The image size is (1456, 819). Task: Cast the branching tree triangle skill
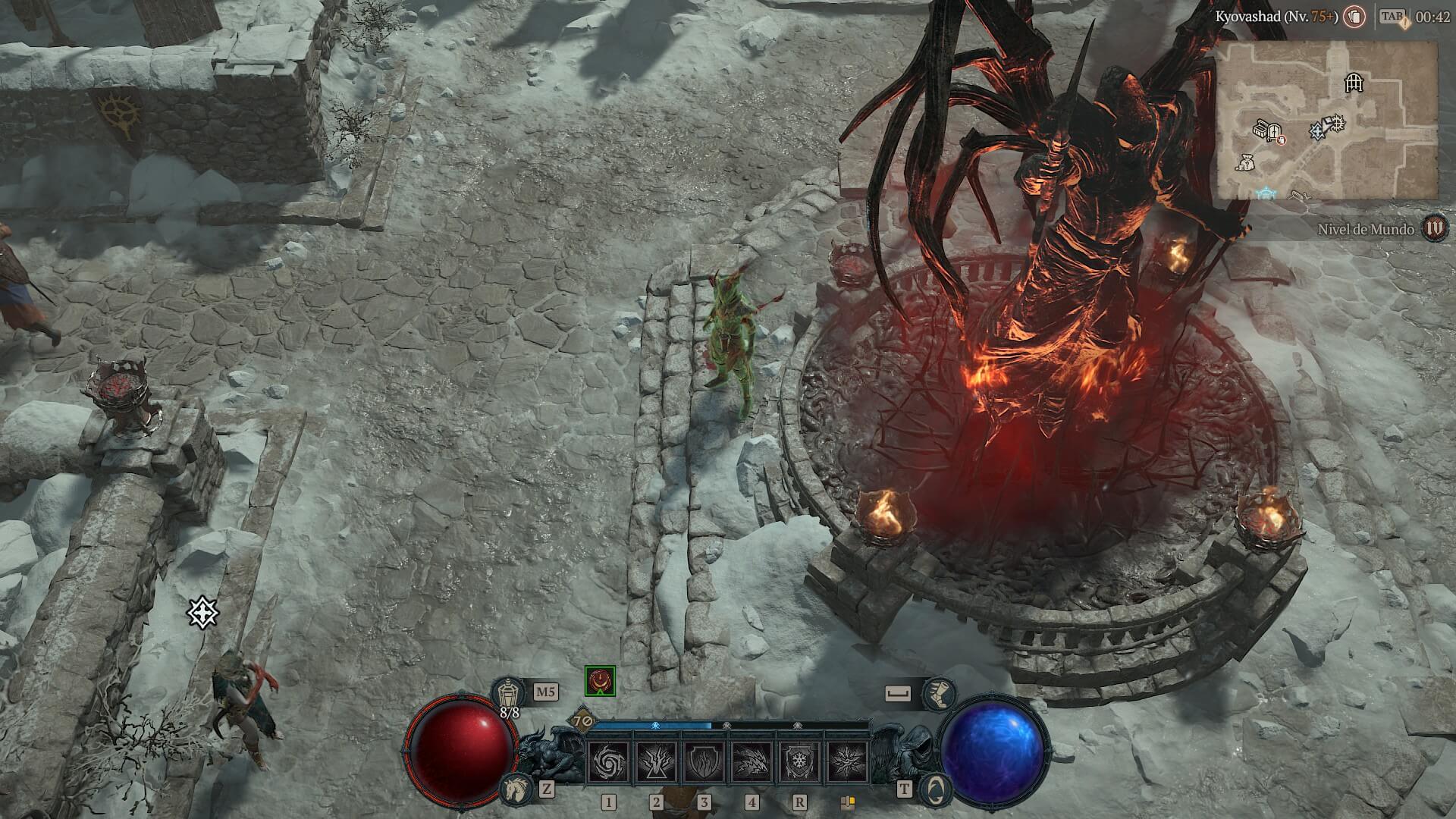(656, 761)
